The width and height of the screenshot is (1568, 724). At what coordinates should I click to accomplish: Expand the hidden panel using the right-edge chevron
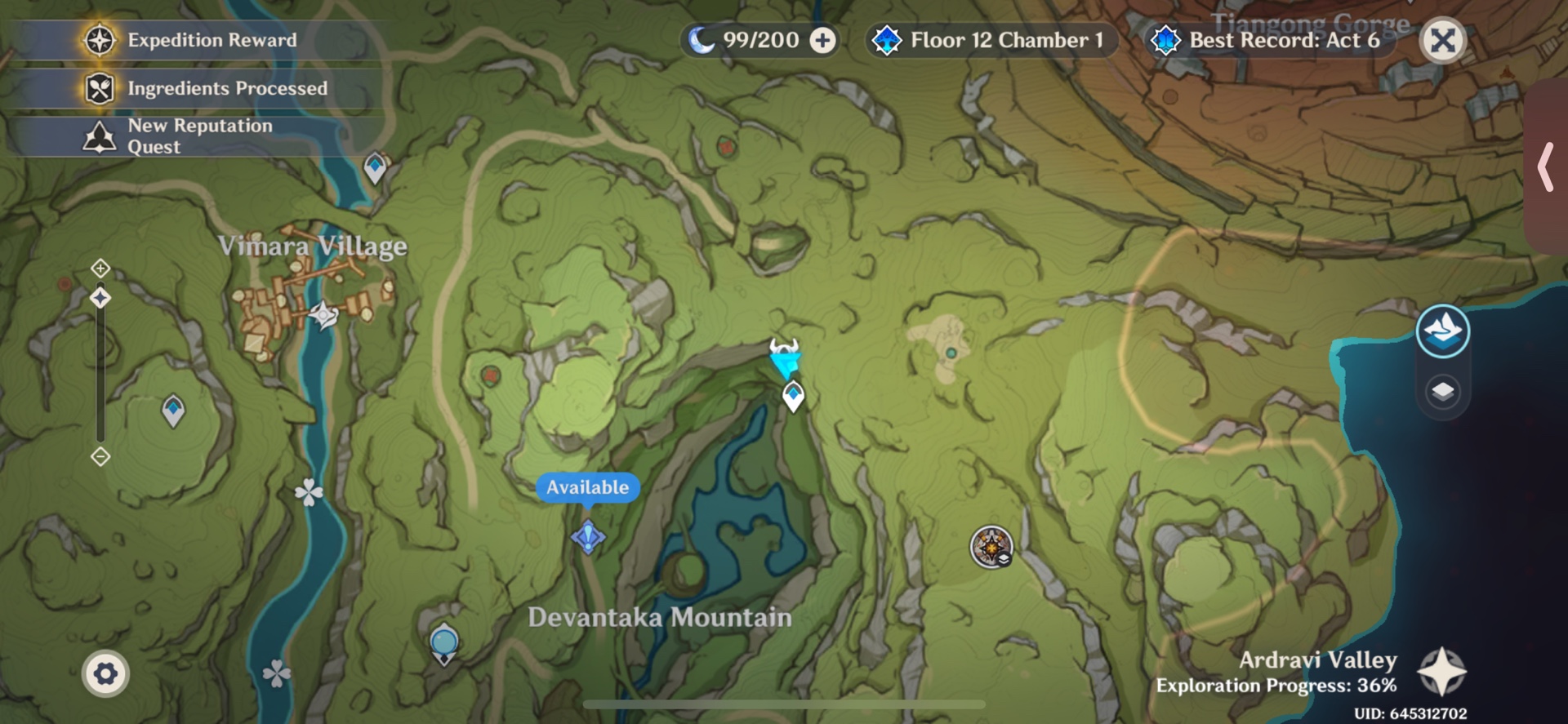[1546, 167]
